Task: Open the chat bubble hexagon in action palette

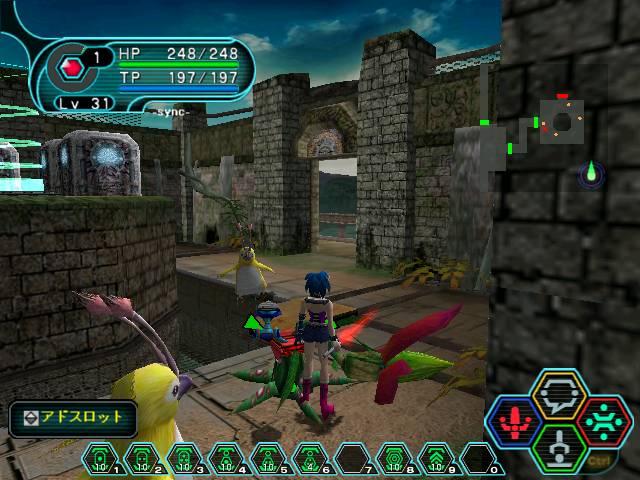Action: (x=560, y=395)
